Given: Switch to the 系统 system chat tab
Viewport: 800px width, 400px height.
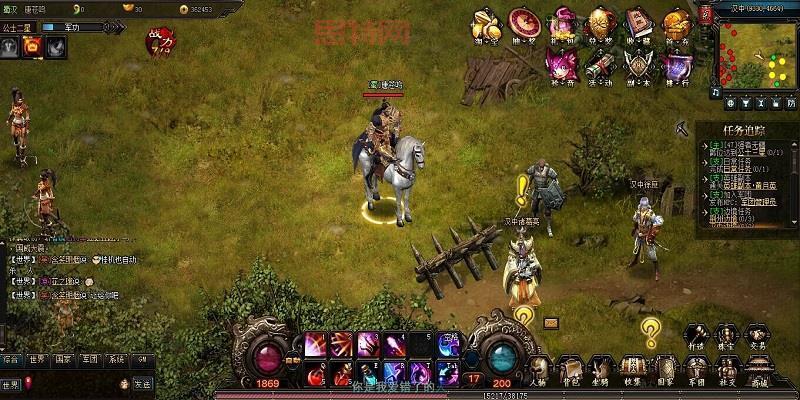Looking at the screenshot, I should click(117, 359).
